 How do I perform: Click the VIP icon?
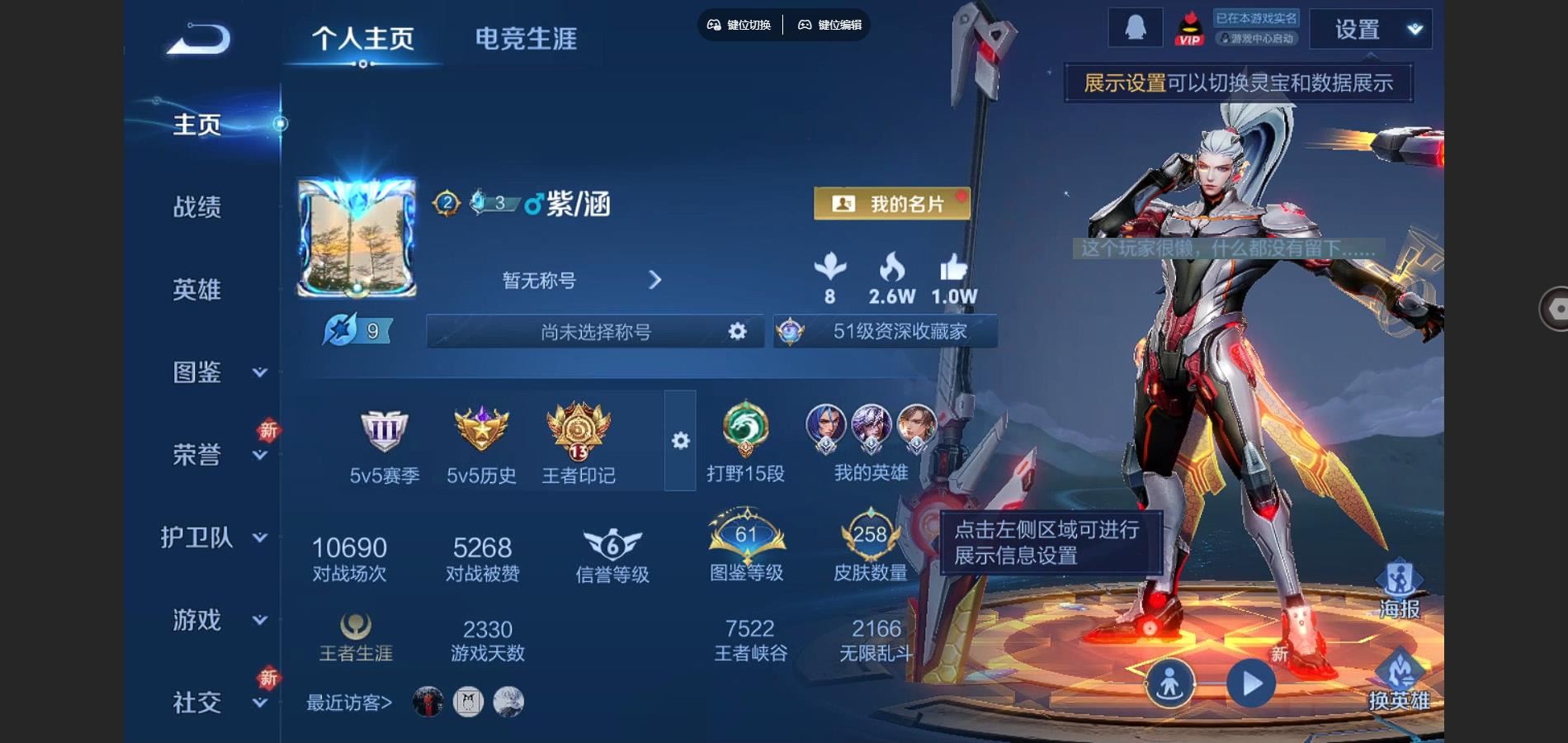[1190, 26]
